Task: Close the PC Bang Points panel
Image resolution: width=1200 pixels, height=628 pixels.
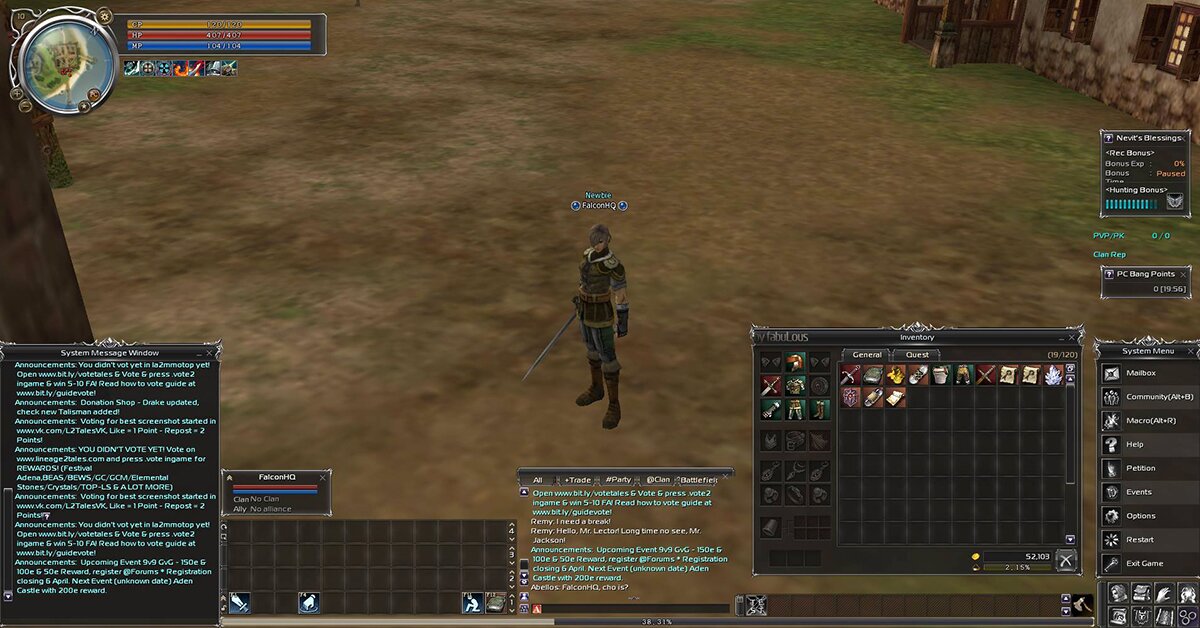Action: pos(1184,274)
